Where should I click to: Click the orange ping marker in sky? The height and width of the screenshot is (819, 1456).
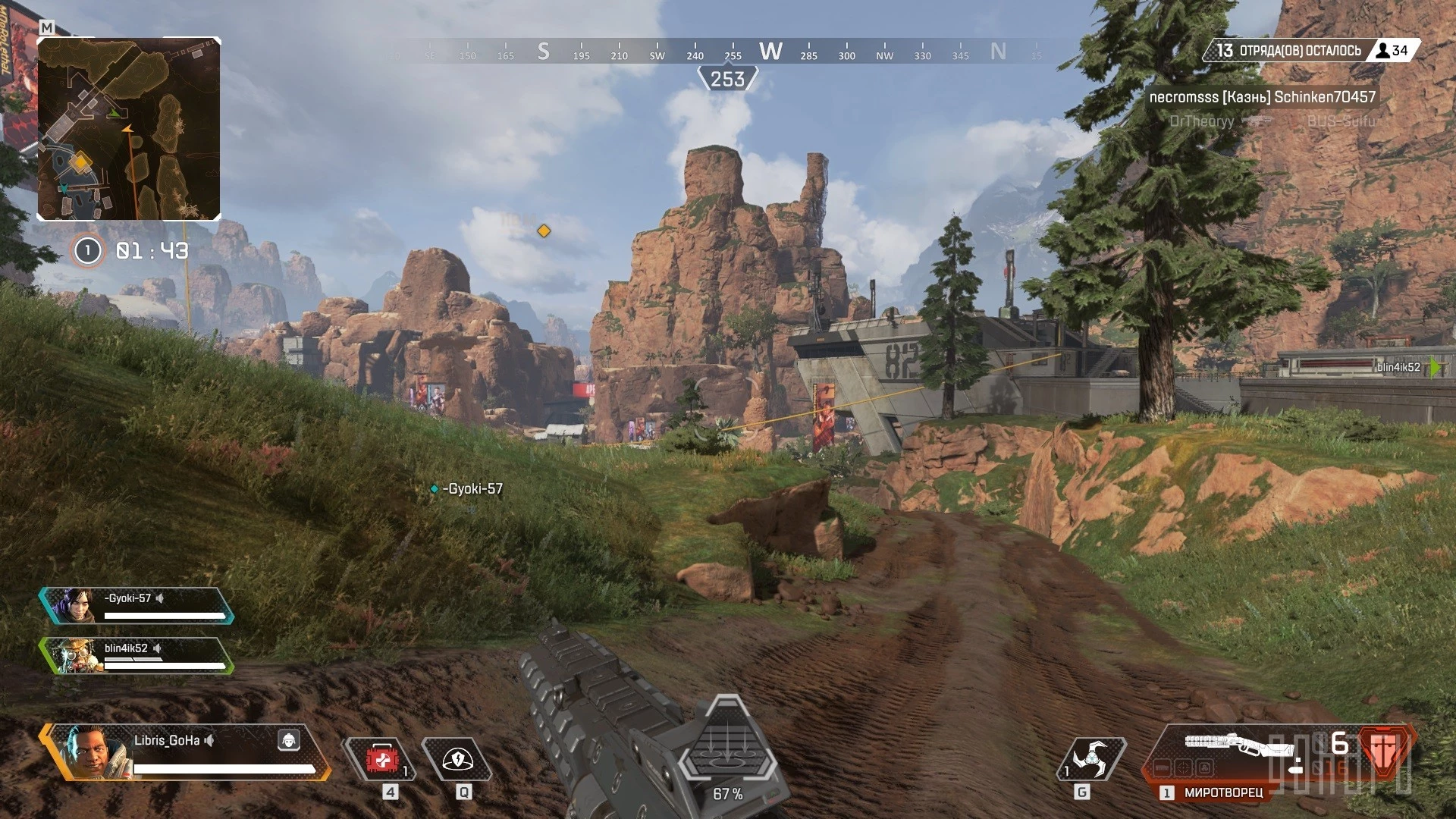(544, 231)
